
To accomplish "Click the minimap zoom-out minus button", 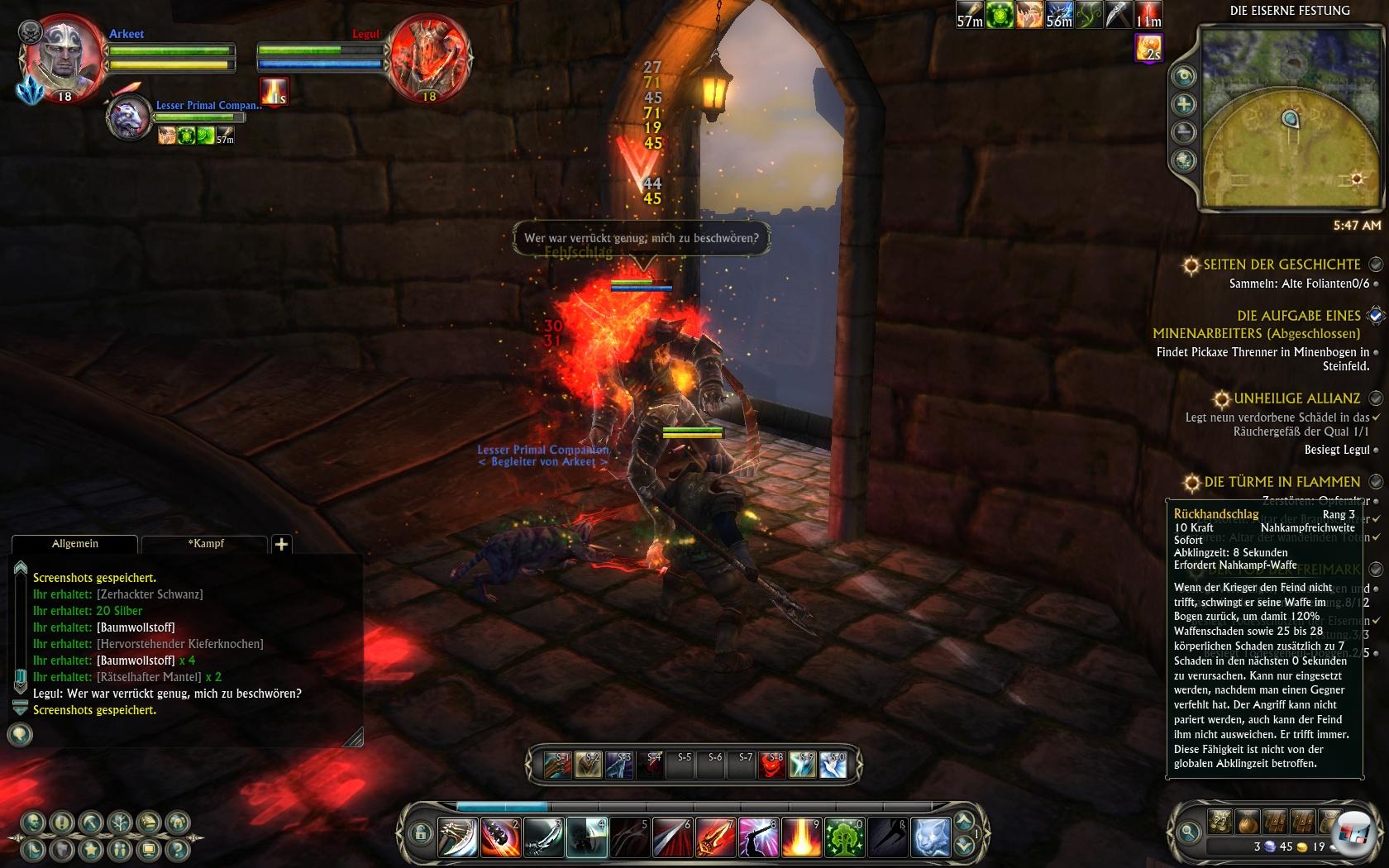I will coord(1185,131).
